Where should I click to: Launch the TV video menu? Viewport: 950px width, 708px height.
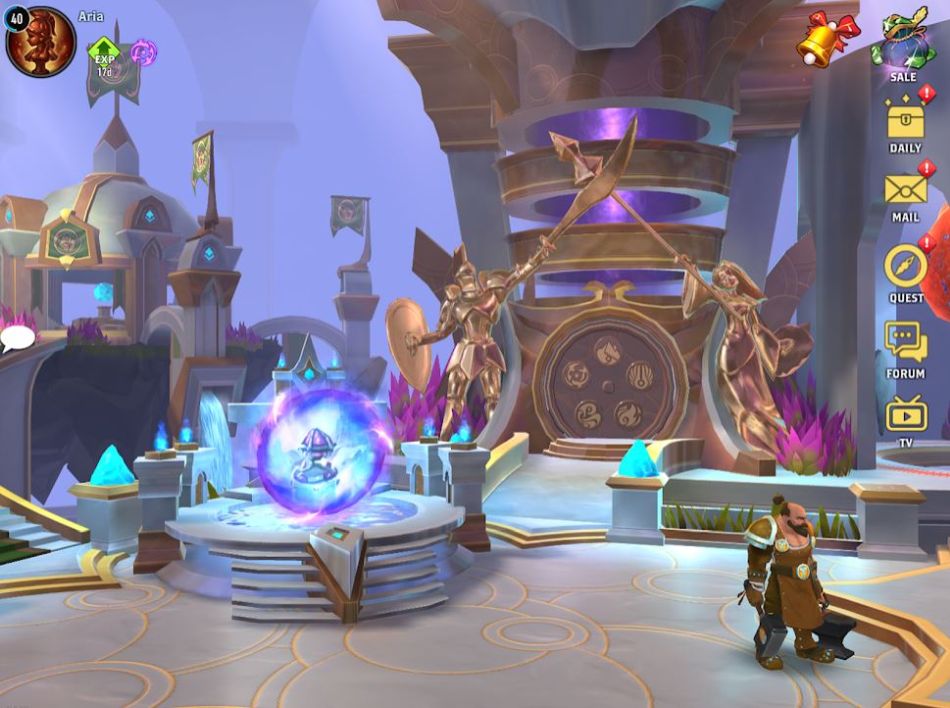click(906, 413)
